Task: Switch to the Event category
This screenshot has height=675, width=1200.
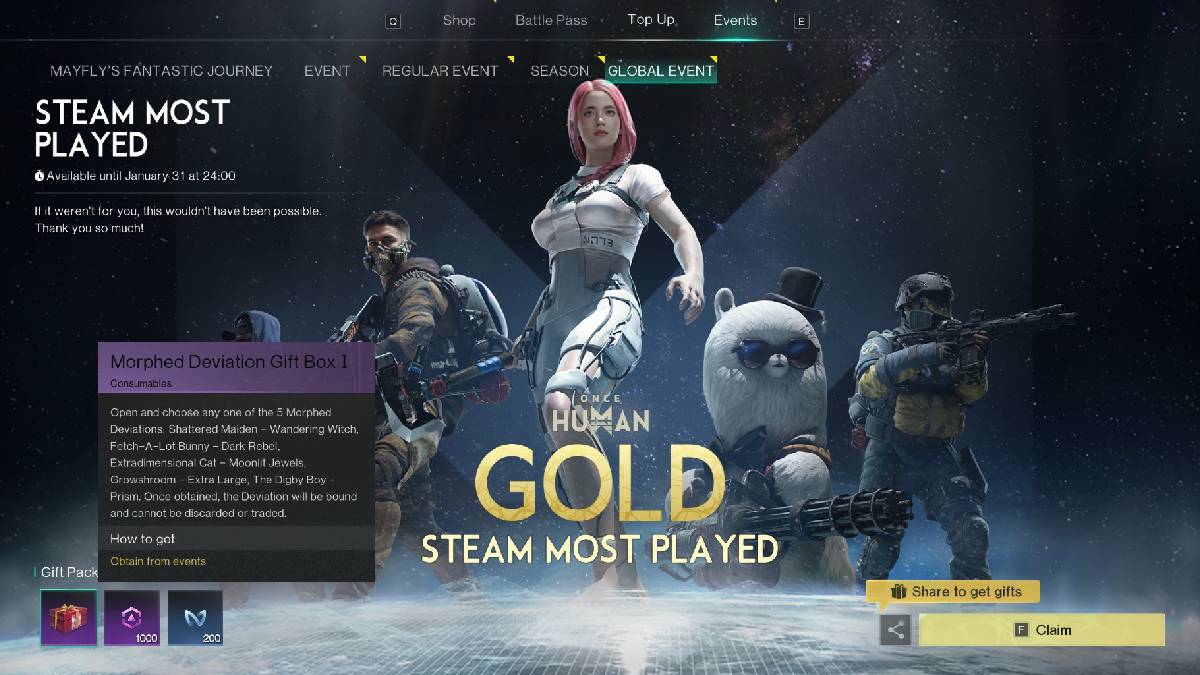Action: click(x=327, y=71)
